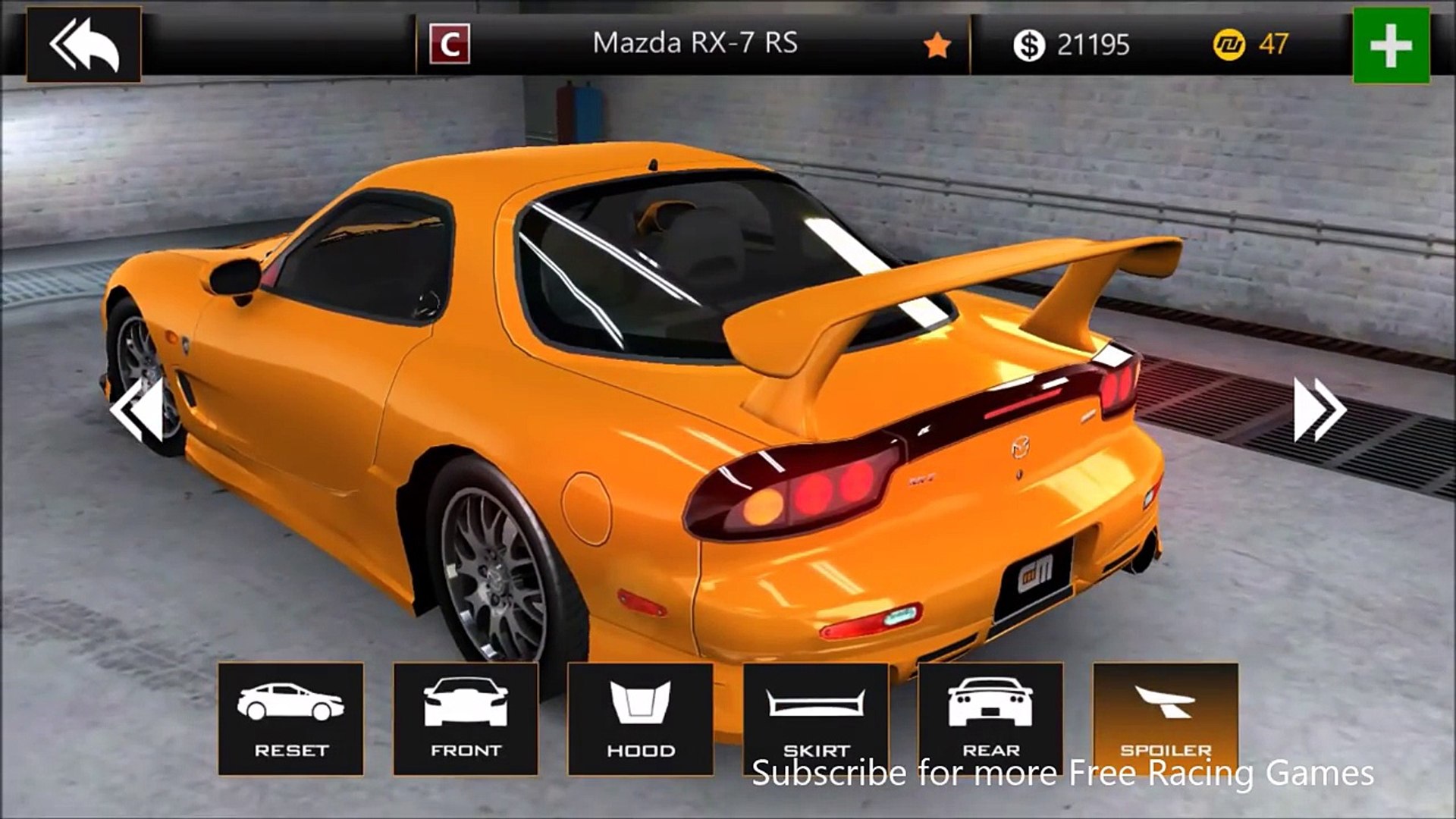1456x819 pixels.
Task: Go back using the double-arrow back button
Action: click(x=83, y=44)
